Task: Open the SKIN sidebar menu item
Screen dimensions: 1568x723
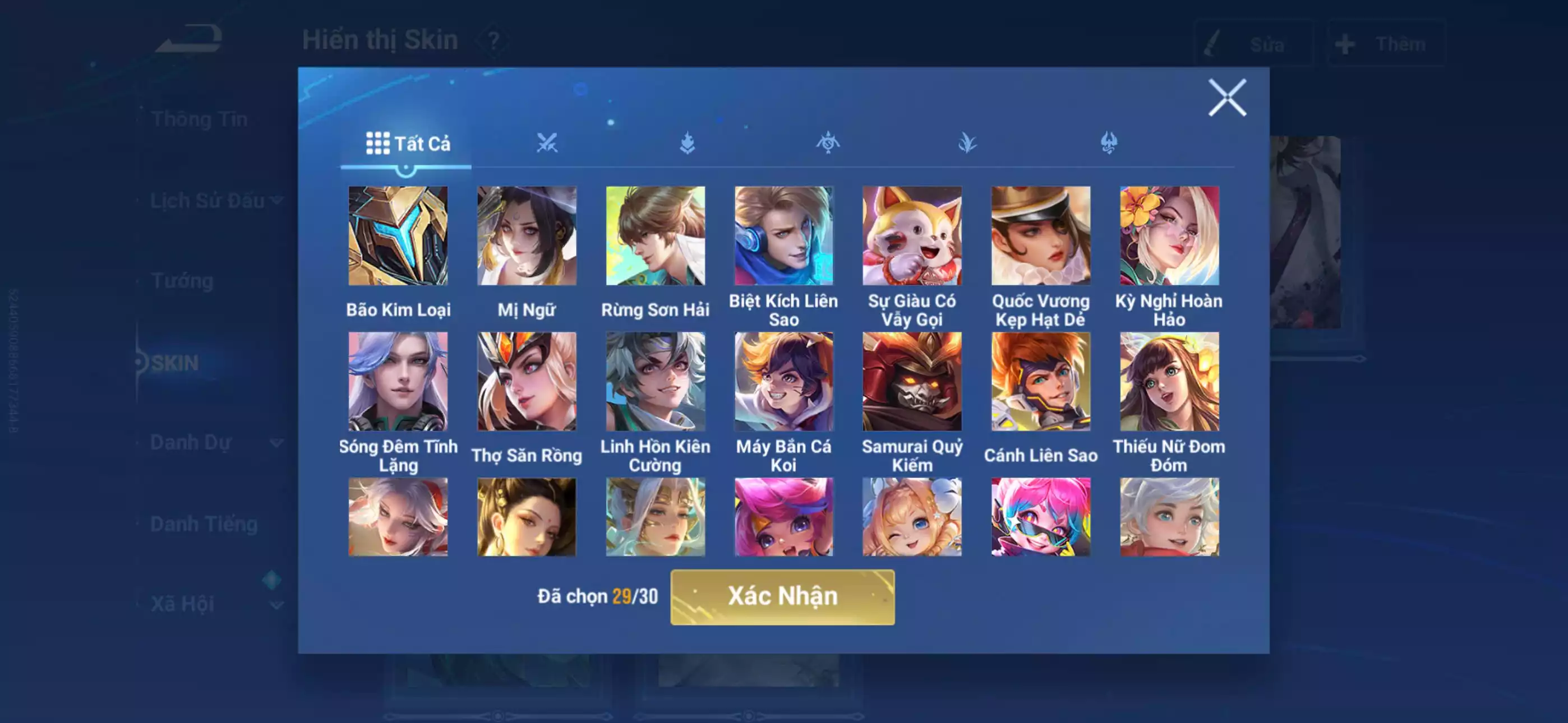Action: click(177, 363)
